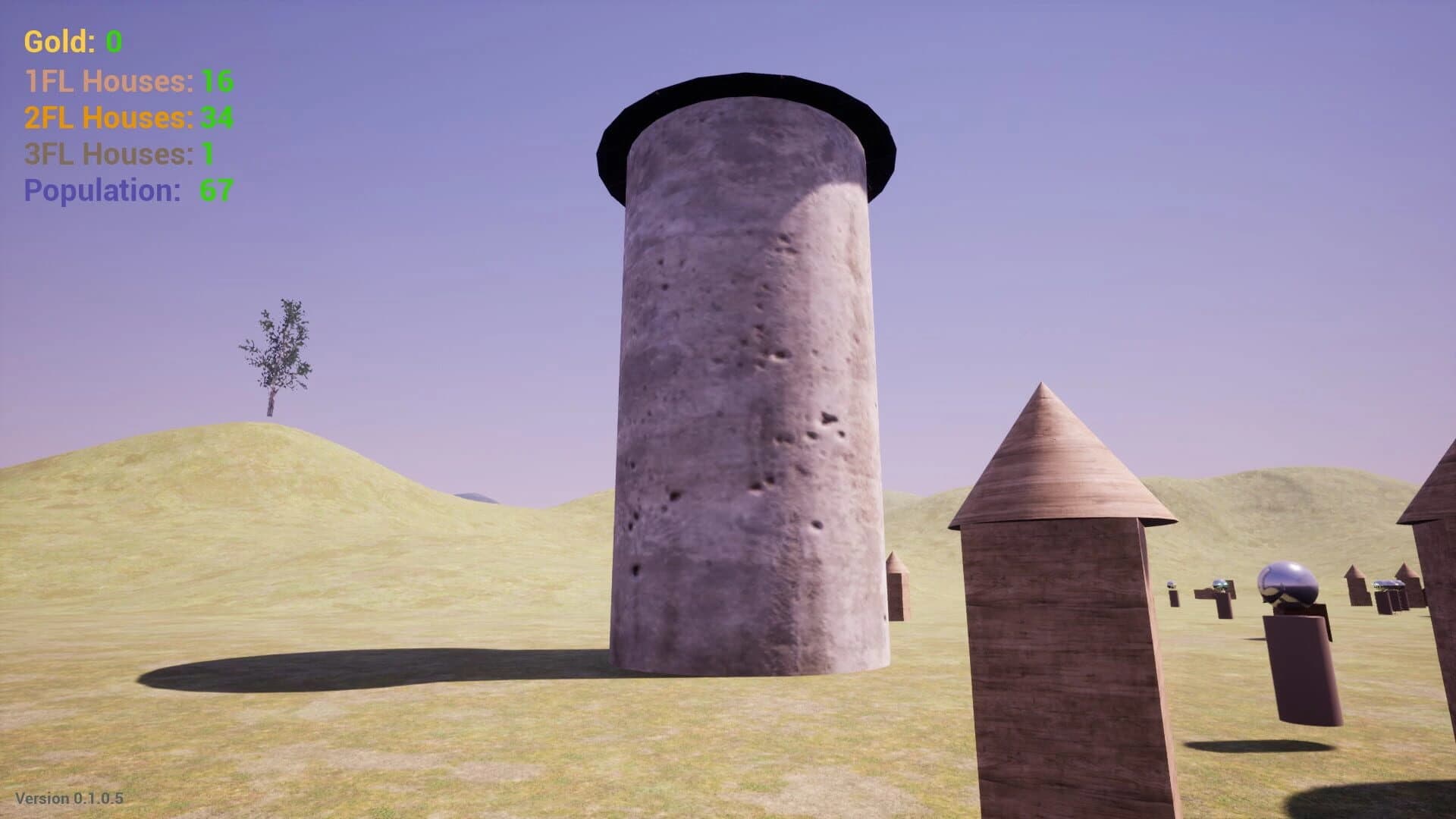Click the green value 34 beside 2FL Houses
This screenshot has width=1456, height=819.
(x=216, y=118)
